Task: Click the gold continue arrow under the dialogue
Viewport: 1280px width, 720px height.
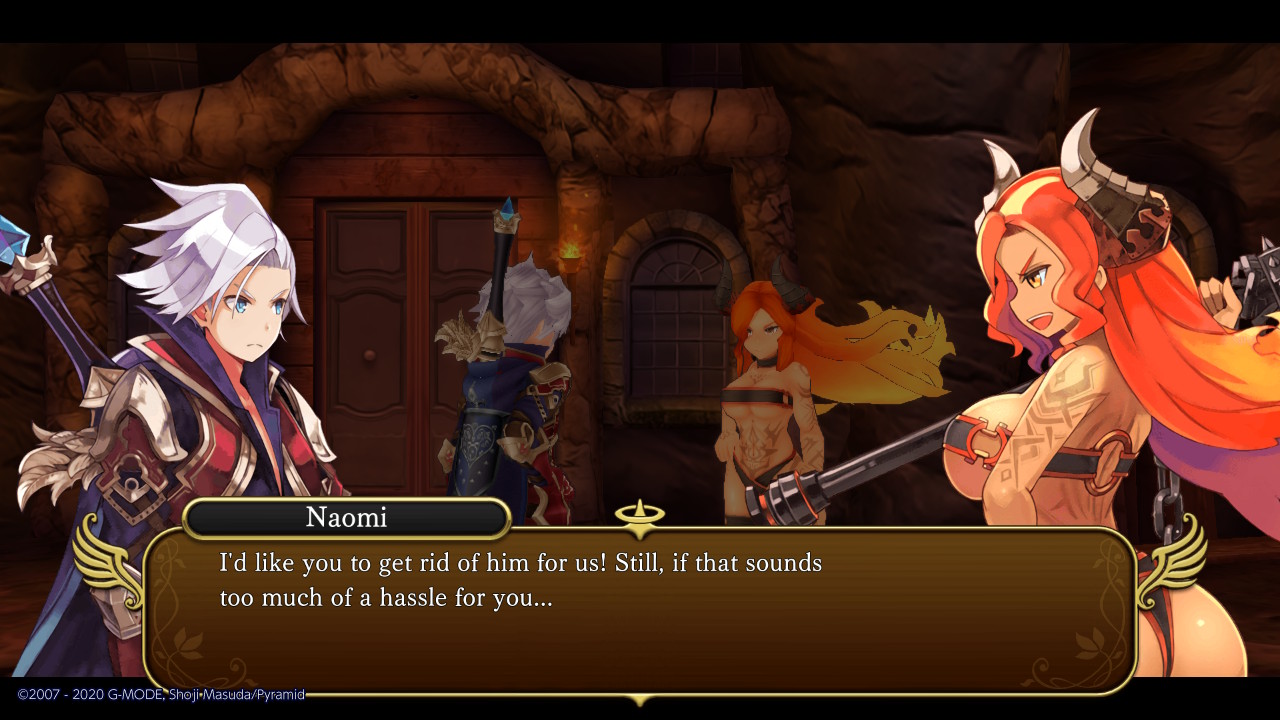Action: point(639,699)
